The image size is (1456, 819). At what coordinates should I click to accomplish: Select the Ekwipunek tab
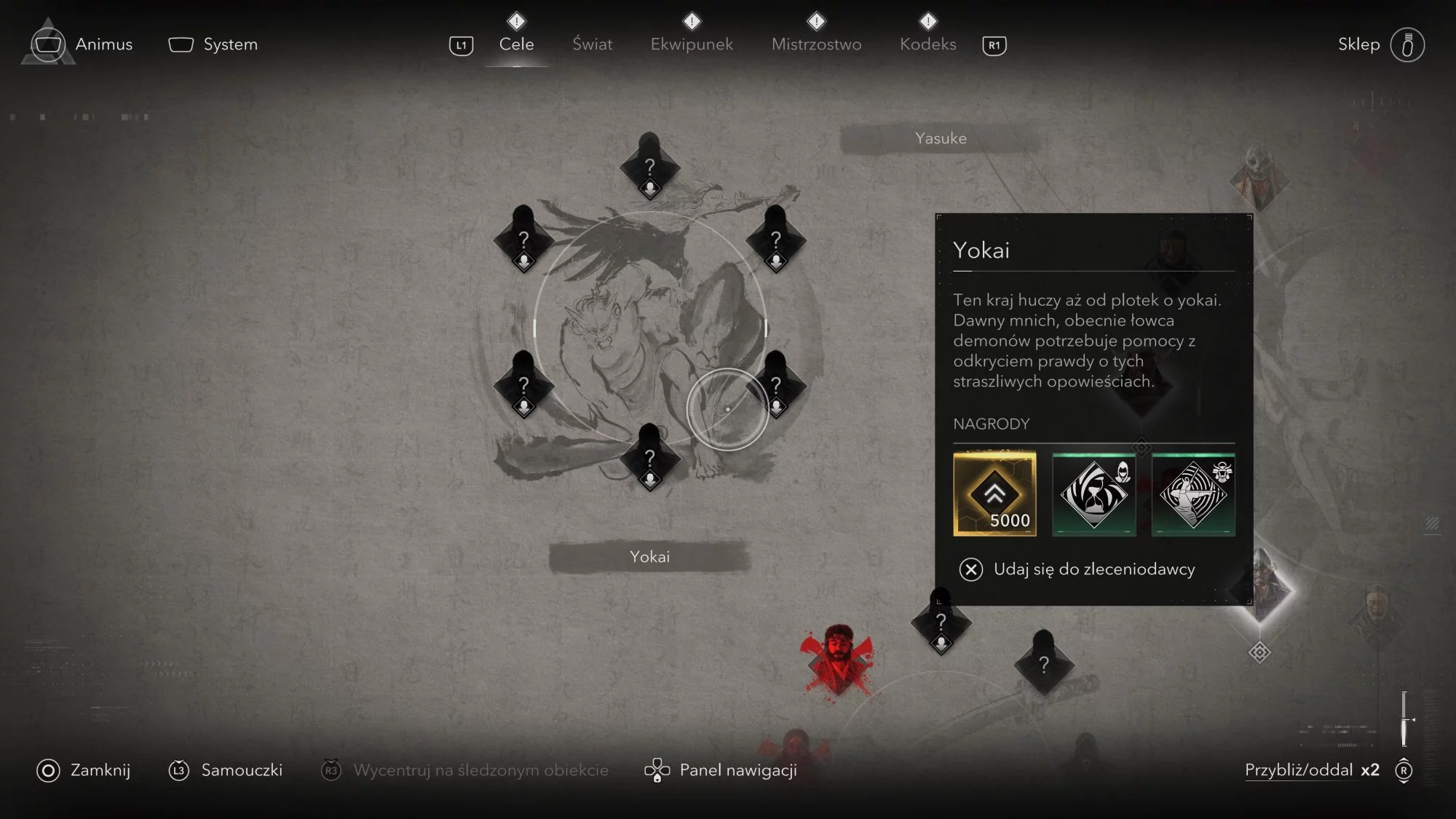(x=692, y=44)
